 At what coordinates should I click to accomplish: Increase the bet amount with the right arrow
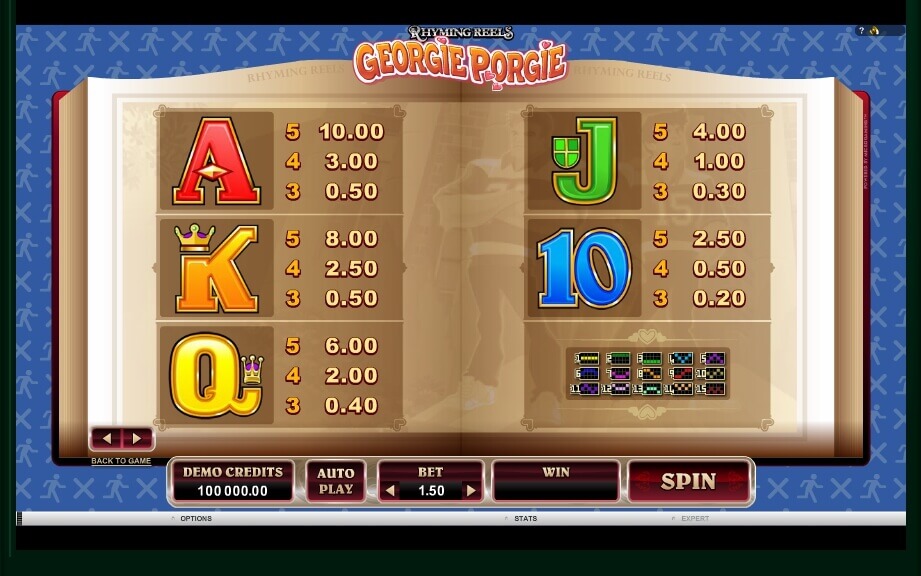(x=471, y=491)
